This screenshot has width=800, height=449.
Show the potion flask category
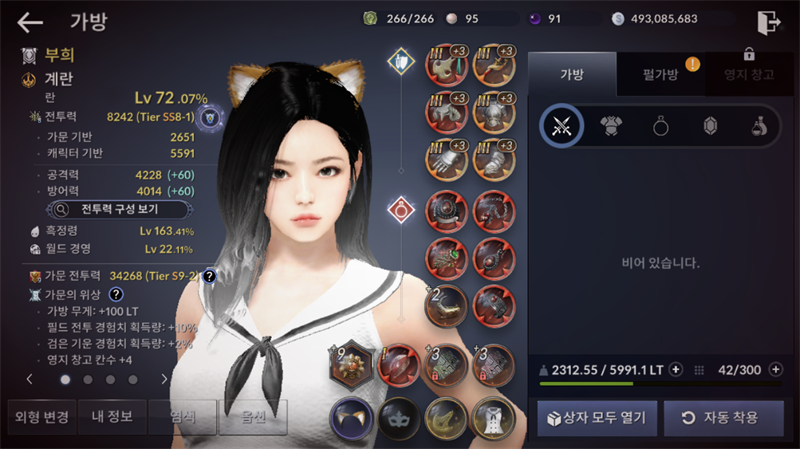click(759, 126)
